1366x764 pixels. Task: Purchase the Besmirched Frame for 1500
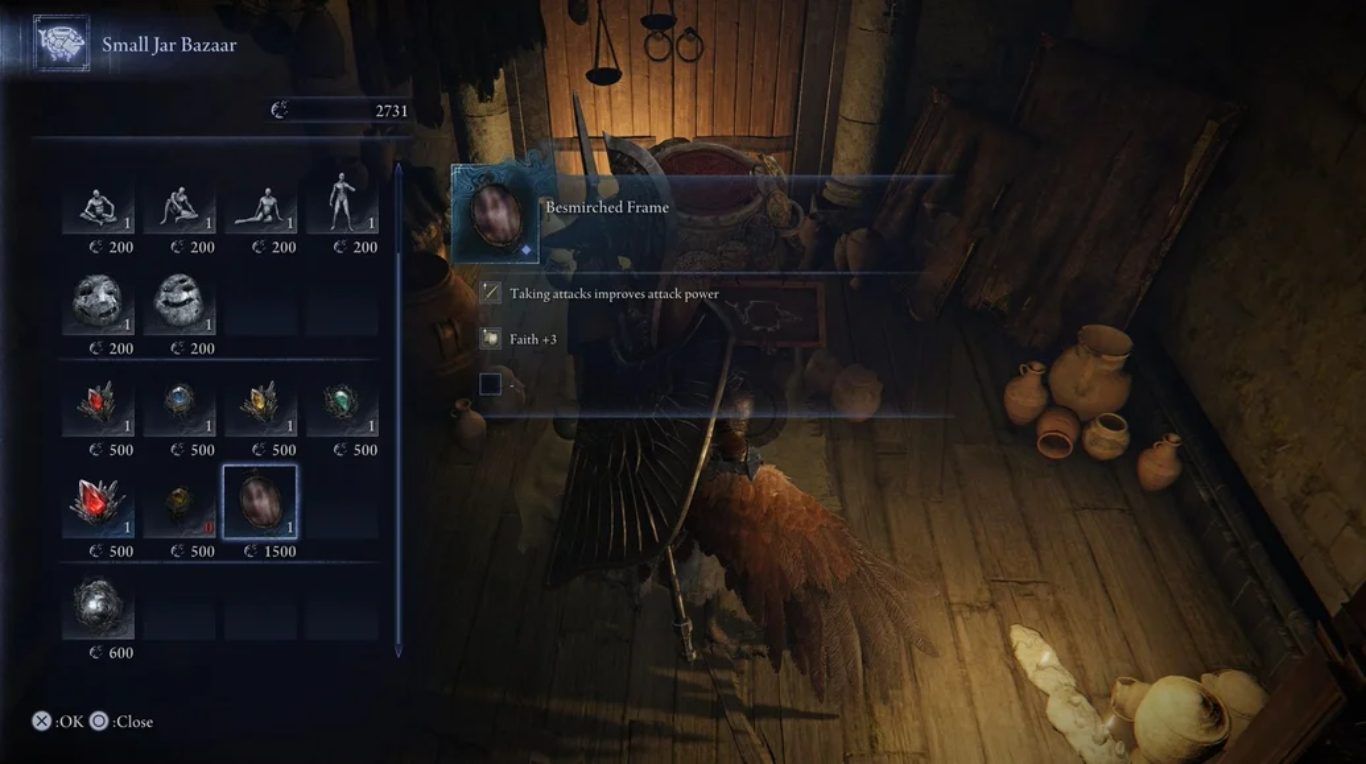pyautogui.click(x=260, y=503)
